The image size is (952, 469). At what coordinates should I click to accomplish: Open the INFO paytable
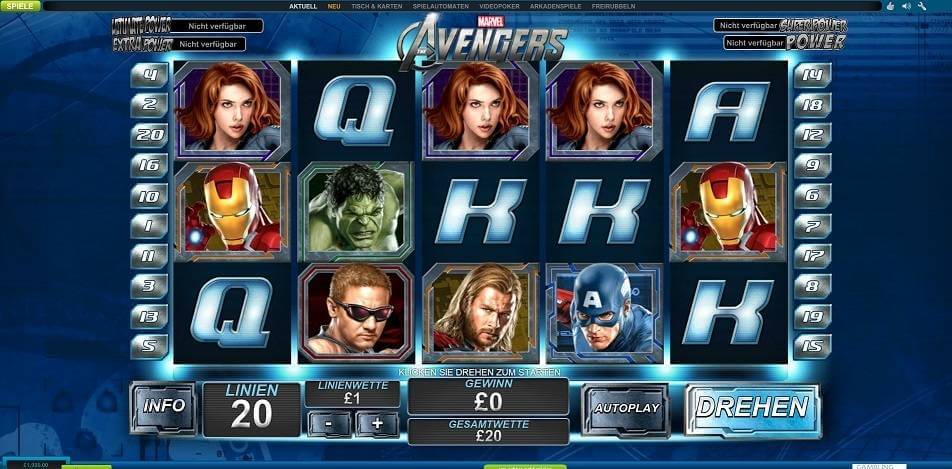click(164, 406)
